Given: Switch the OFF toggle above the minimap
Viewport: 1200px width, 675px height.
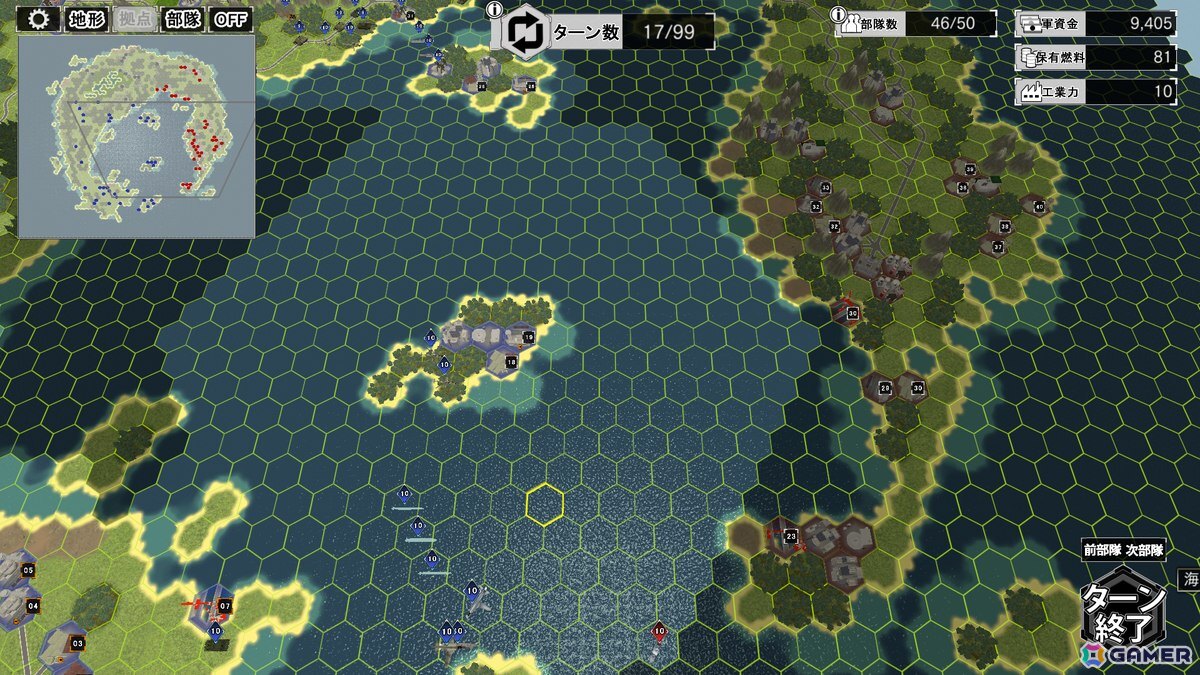Looking at the screenshot, I should click(232, 19).
